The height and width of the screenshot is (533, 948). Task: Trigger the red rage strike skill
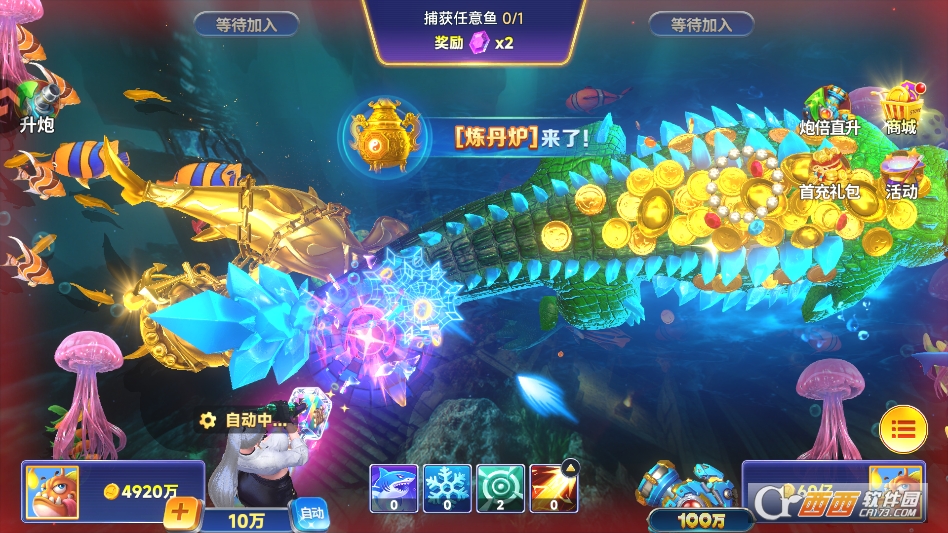(x=552, y=487)
